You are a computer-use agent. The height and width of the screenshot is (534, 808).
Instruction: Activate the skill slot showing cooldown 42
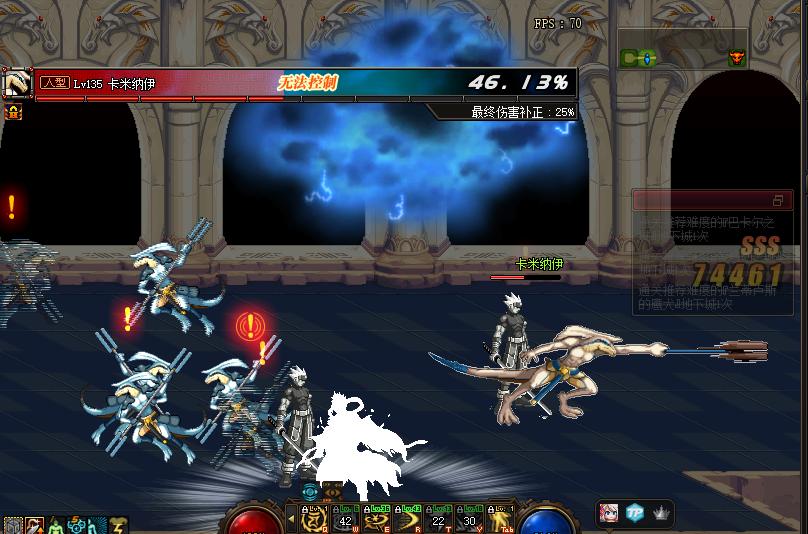tap(346, 518)
